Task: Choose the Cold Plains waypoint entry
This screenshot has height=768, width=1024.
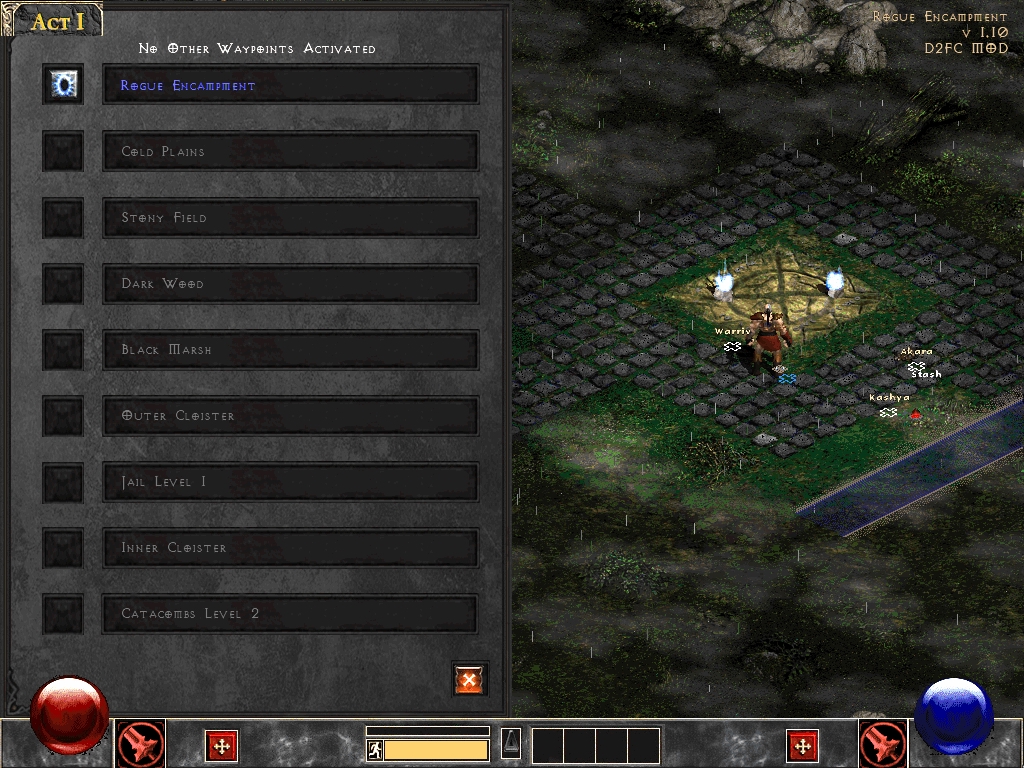Action: tap(290, 151)
